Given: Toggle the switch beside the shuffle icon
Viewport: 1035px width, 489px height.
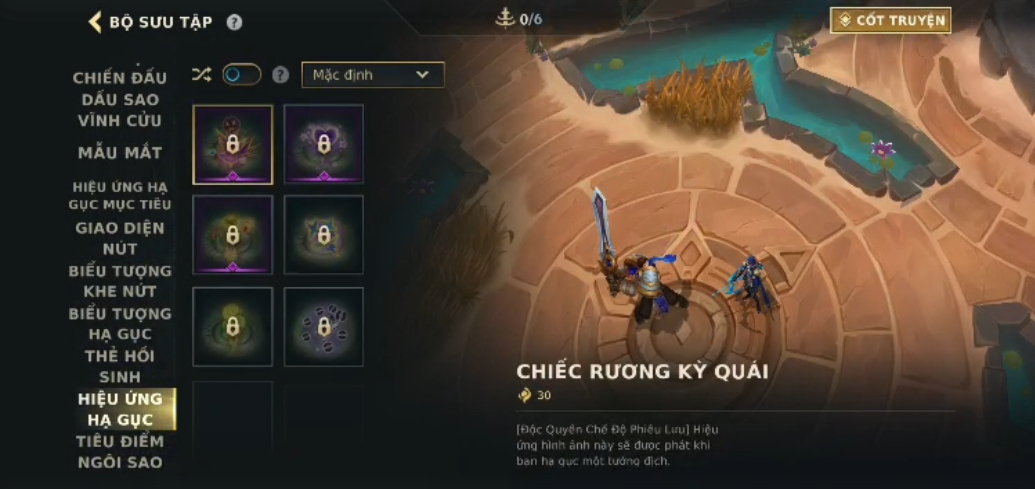Looking at the screenshot, I should pos(241,74).
